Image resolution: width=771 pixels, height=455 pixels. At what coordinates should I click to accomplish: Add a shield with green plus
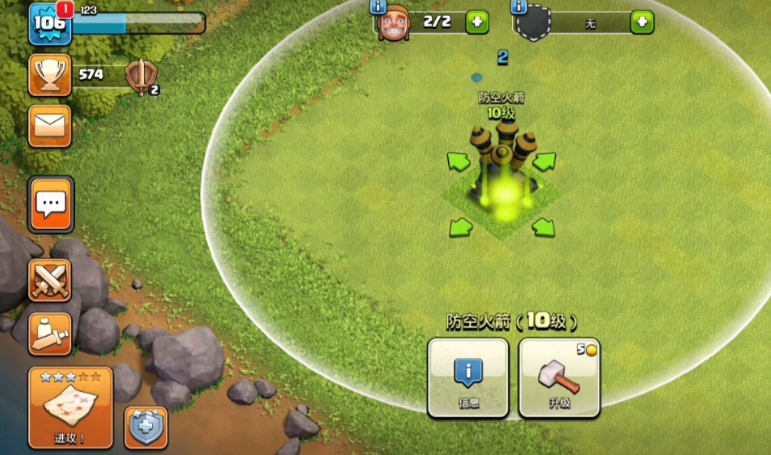pos(642,22)
